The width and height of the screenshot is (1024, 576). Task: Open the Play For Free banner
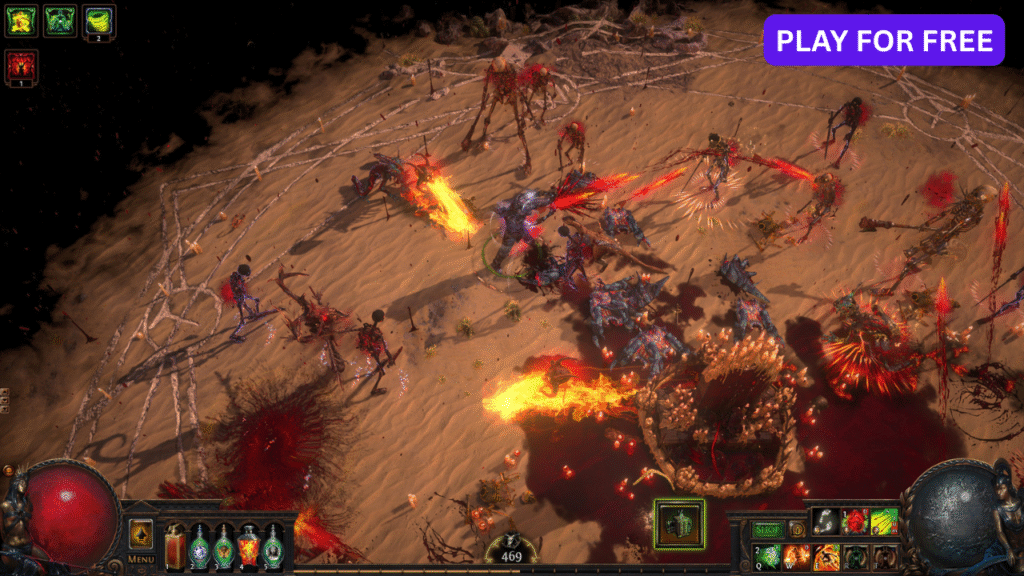point(884,40)
